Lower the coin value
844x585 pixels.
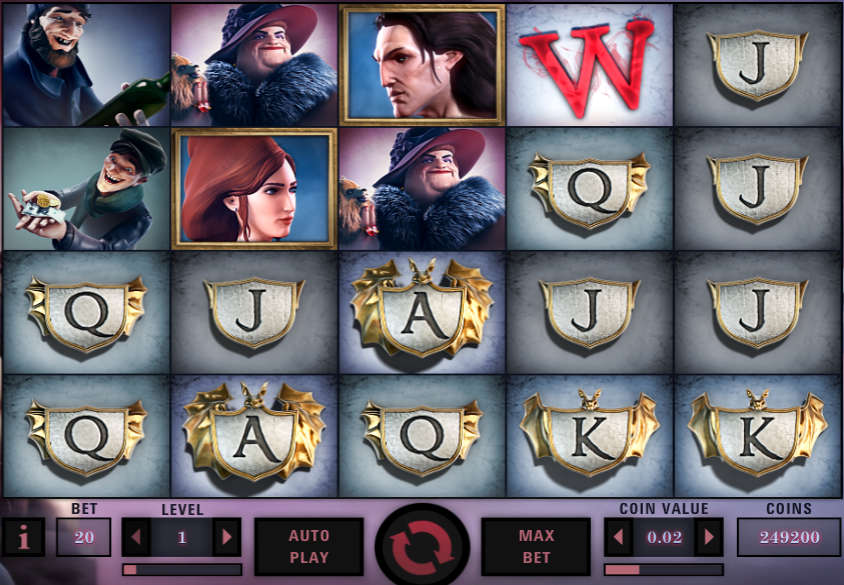pyautogui.click(x=620, y=537)
